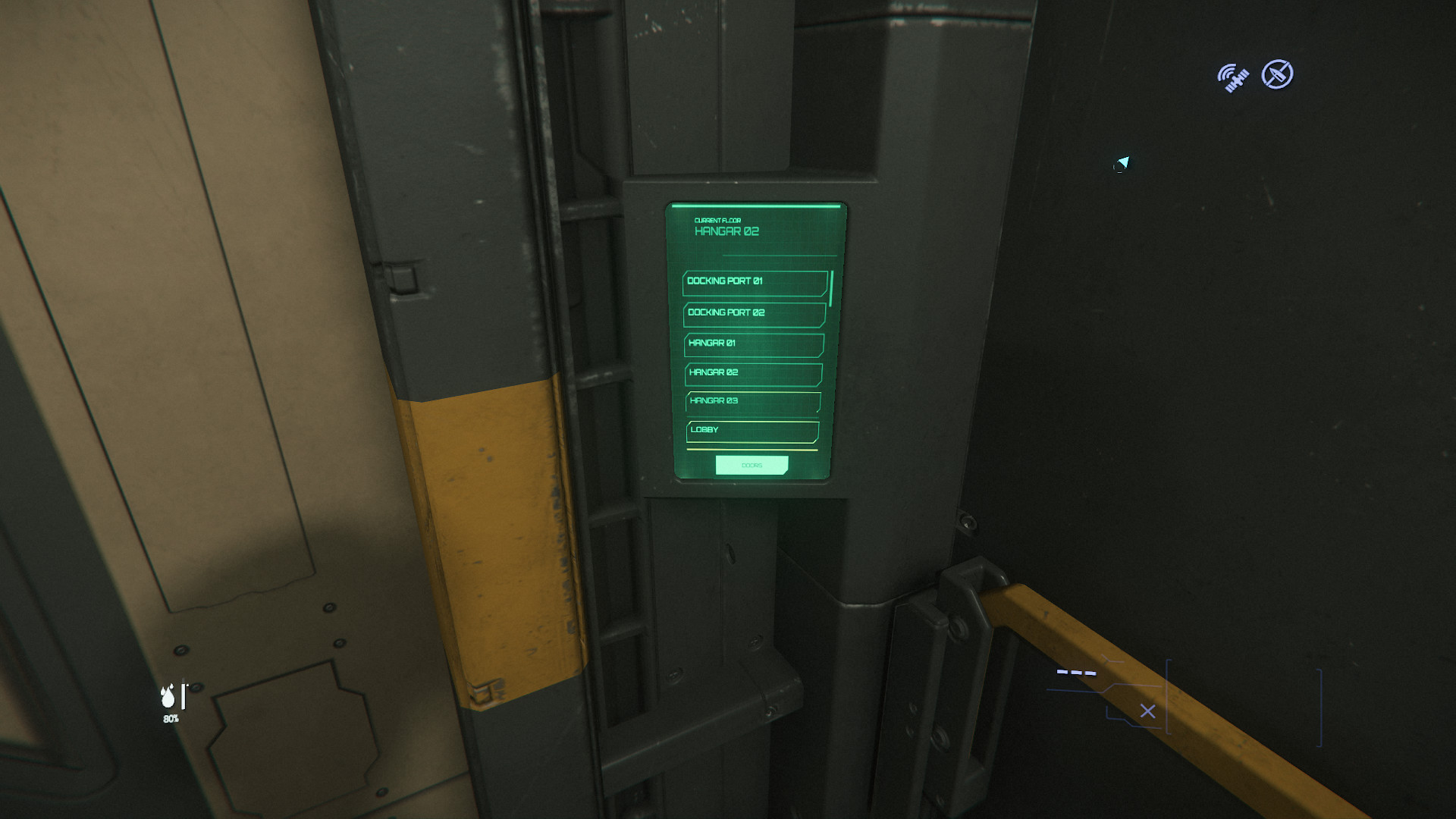Select the Hangar 02 floor entry

coord(753,374)
